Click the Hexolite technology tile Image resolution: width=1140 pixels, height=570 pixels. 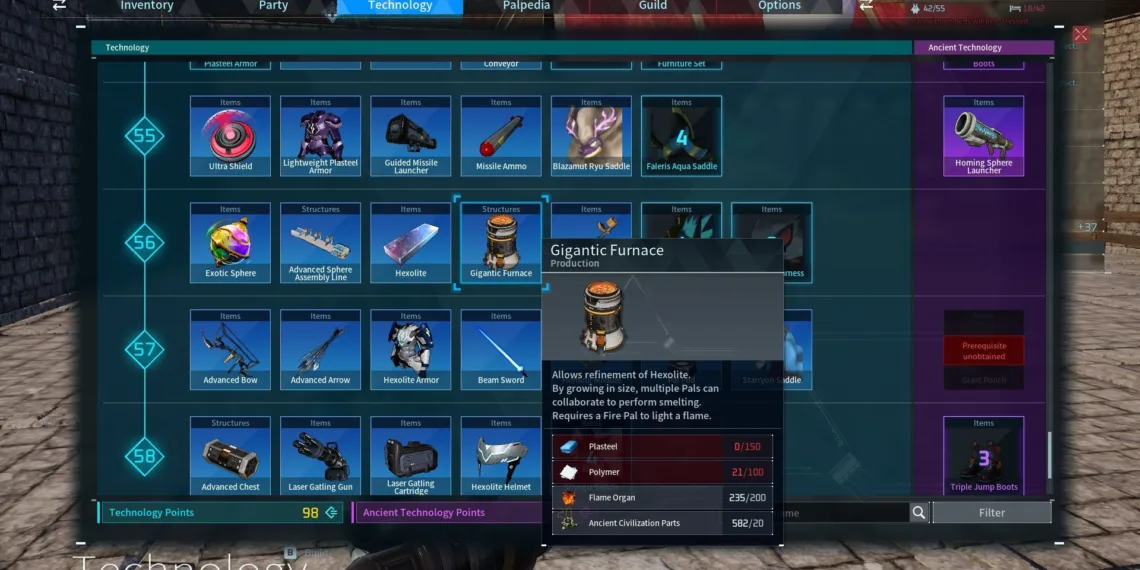[411, 243]
